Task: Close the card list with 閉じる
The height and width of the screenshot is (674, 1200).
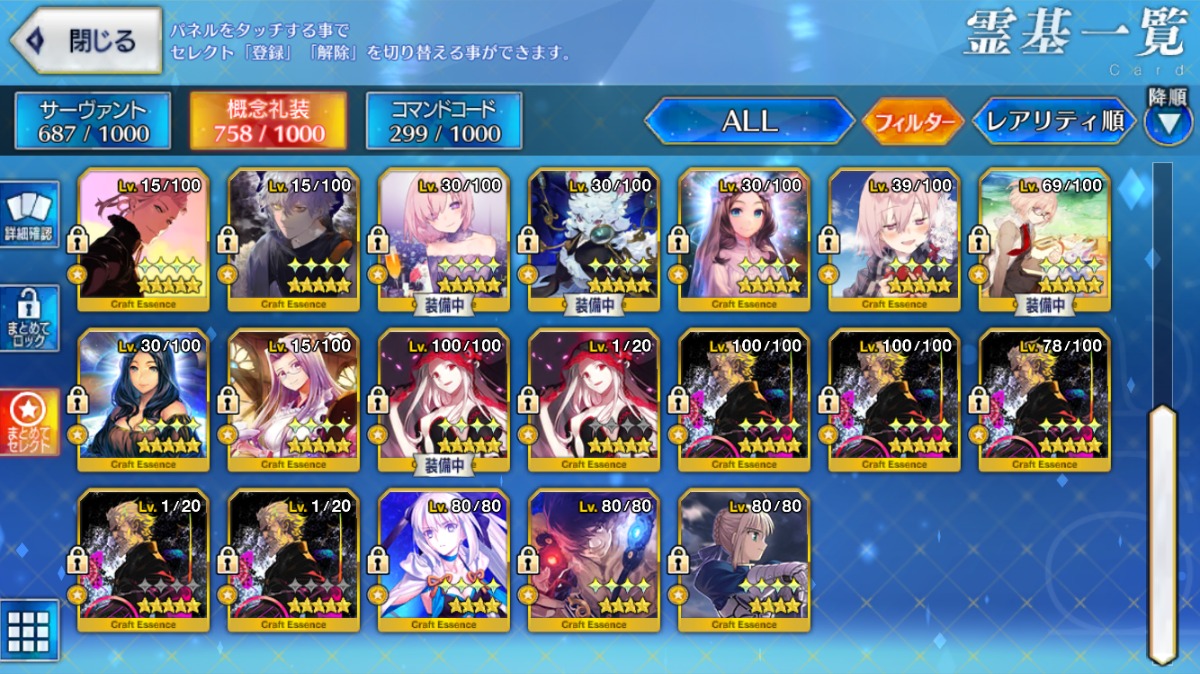Action: pyautogui.click(x=86, y=41)
